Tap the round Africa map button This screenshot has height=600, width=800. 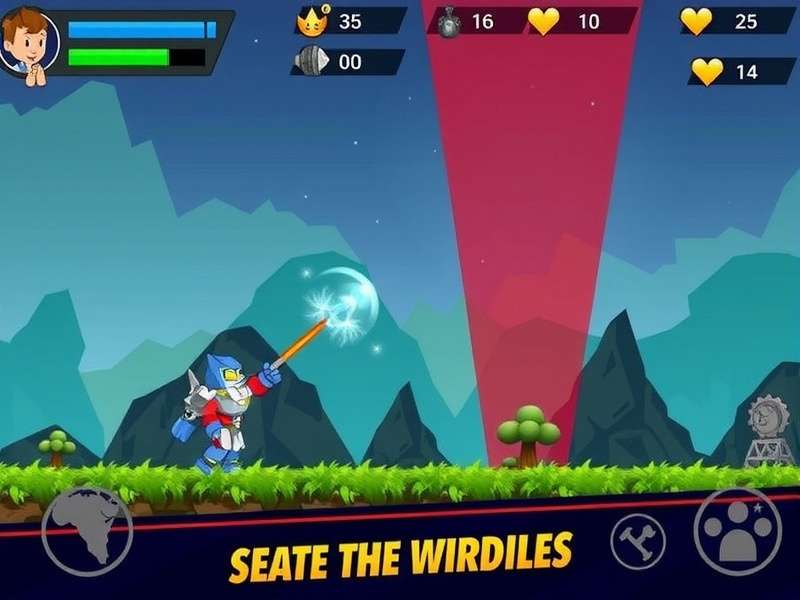[87, 530]
